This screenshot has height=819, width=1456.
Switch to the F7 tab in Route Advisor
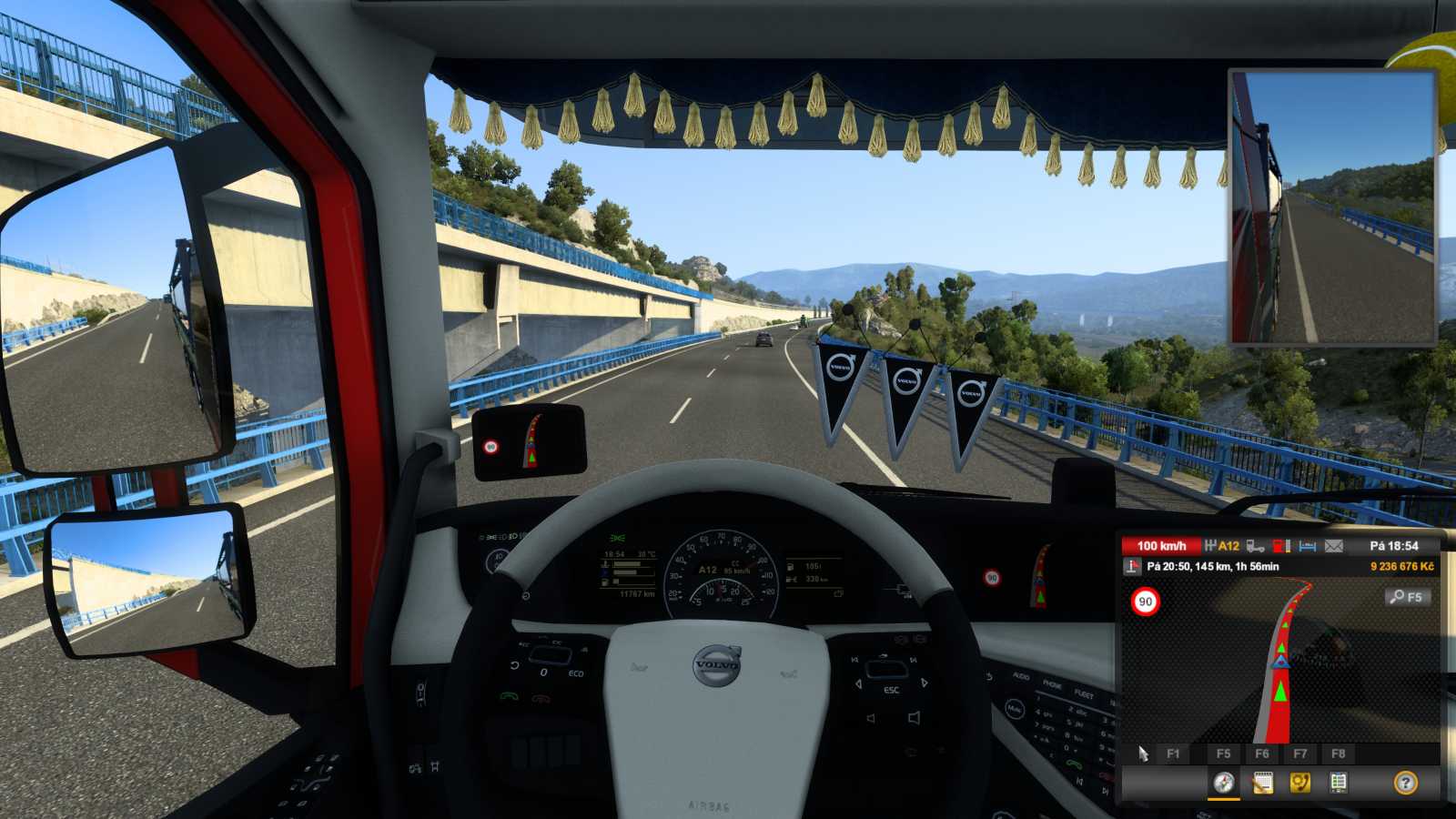(1300, 754)
